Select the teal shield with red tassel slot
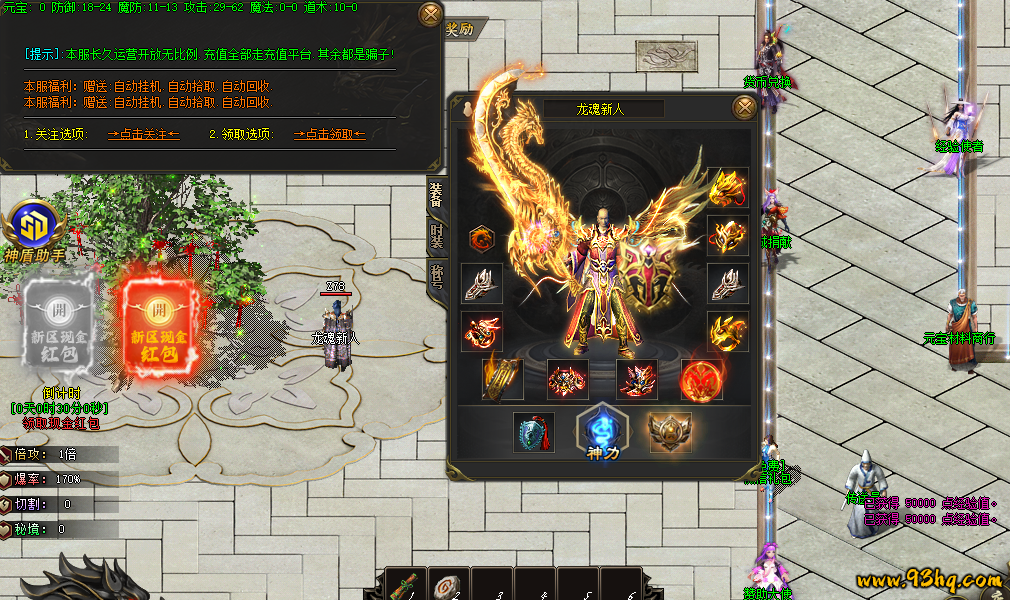Viewport: 1010px width, 600px height. (x=534, y=432)
